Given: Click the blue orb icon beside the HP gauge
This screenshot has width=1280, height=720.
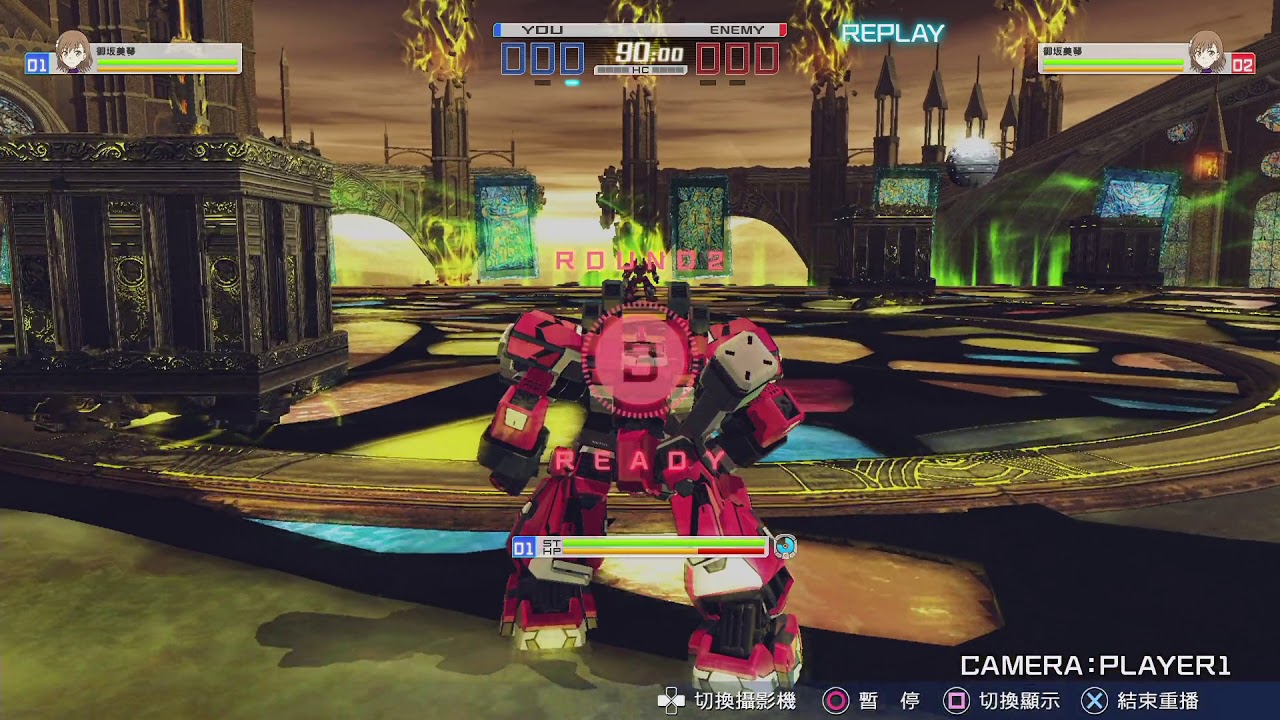Looking at the screenshot, I should 786,546.
